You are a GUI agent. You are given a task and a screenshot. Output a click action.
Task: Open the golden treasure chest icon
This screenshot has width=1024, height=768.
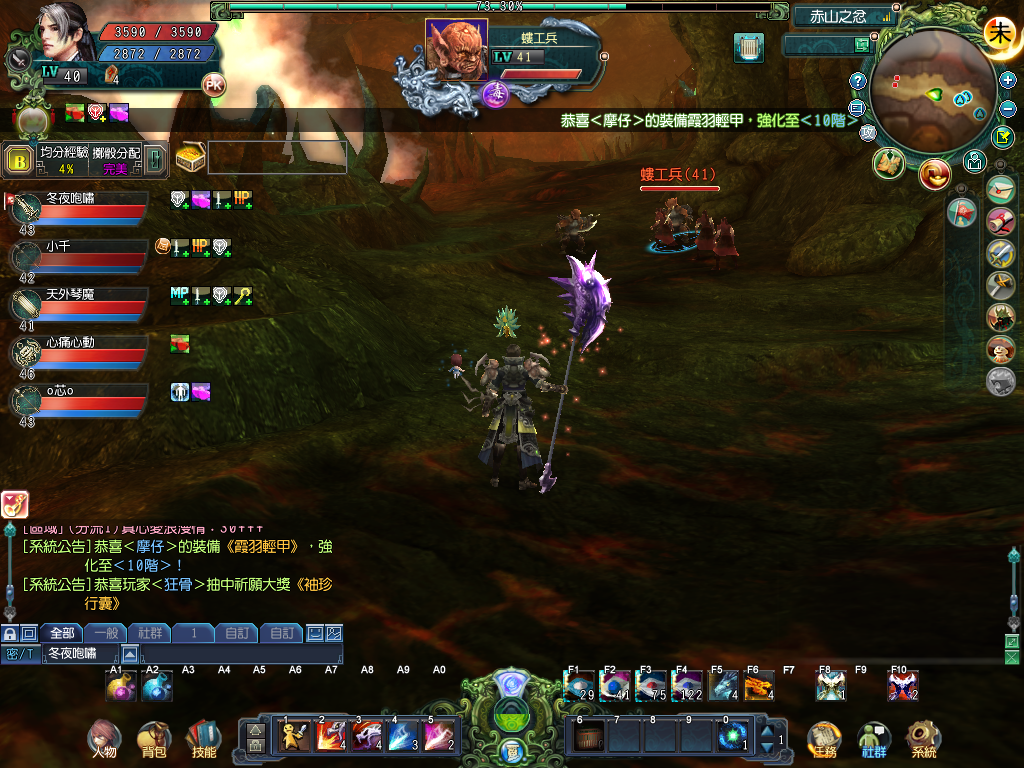pos(189,158)
